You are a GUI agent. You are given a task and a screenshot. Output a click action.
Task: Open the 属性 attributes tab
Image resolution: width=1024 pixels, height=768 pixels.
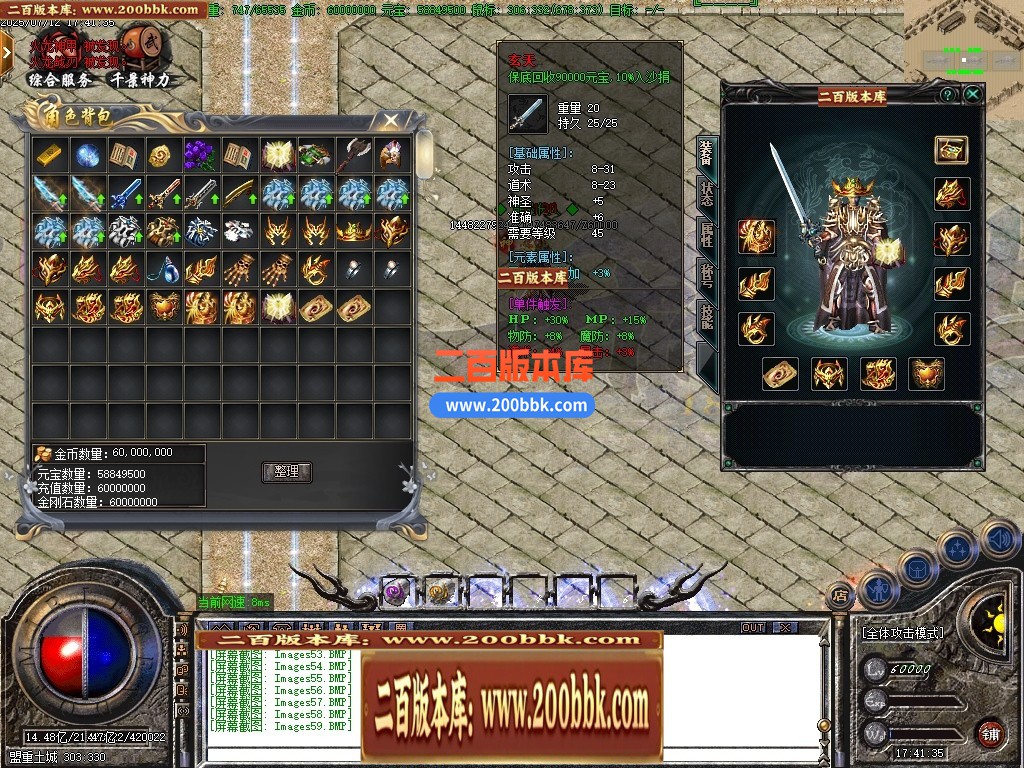[x=706, y=236]
